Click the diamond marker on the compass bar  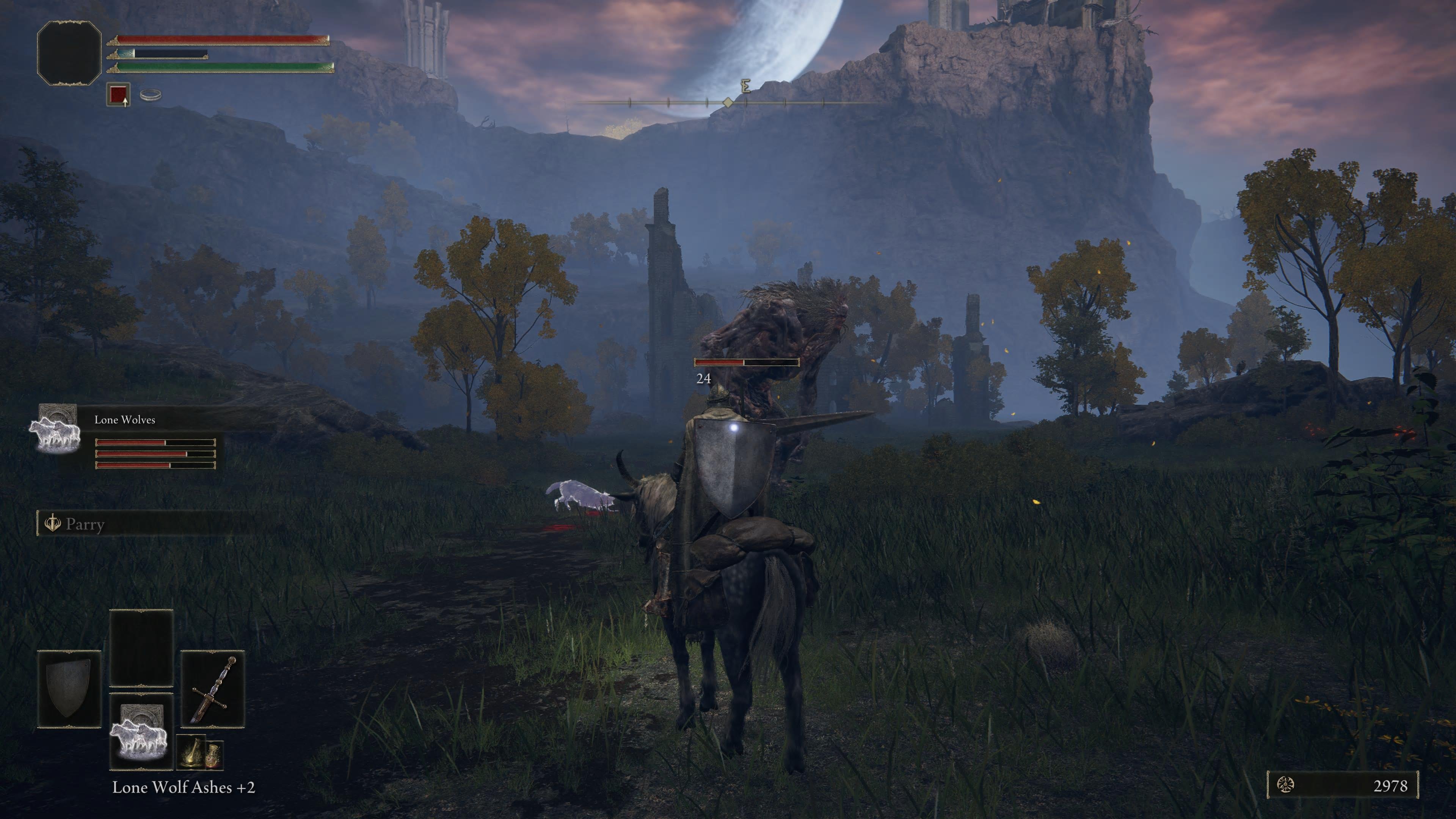(728, 103)
